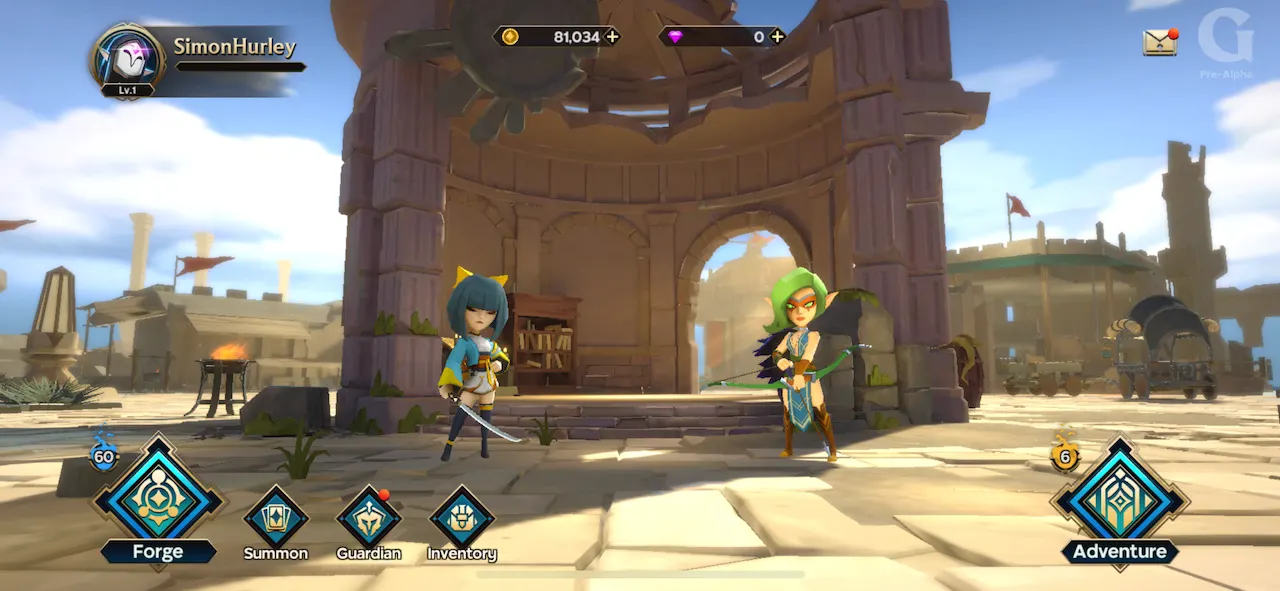1280x591 pixels.
Task: View SimonHurley's player profile avatar
Action: click(x=127, y=58)
